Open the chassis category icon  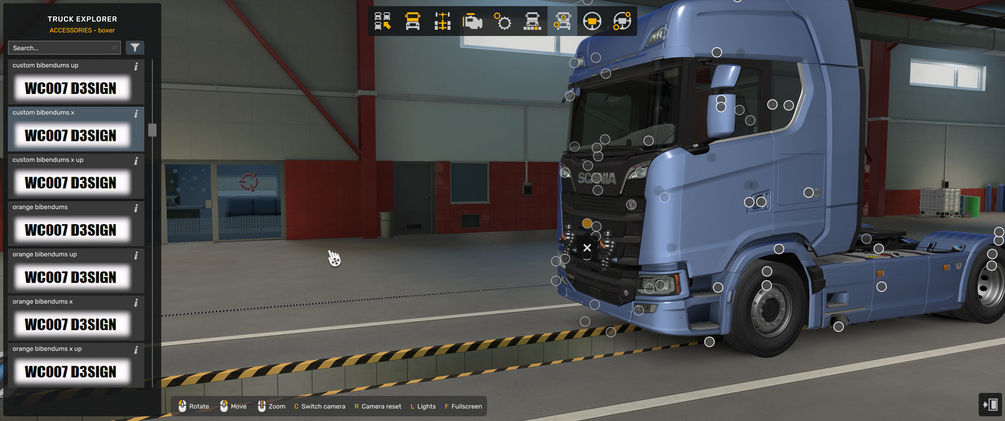[x=443, y=21]
